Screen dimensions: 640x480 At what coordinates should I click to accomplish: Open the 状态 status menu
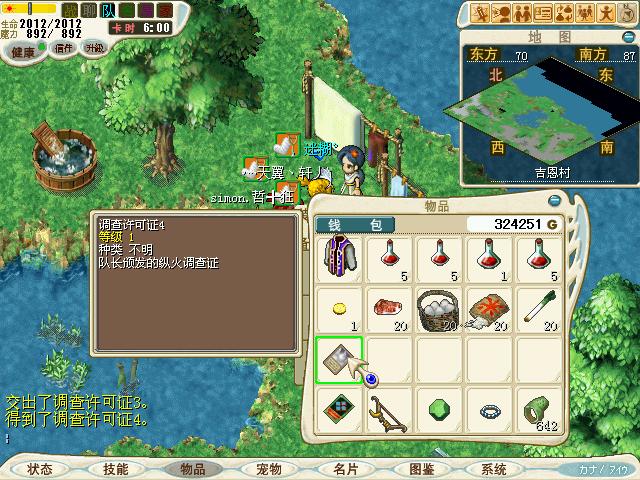(x=40, y=469)
